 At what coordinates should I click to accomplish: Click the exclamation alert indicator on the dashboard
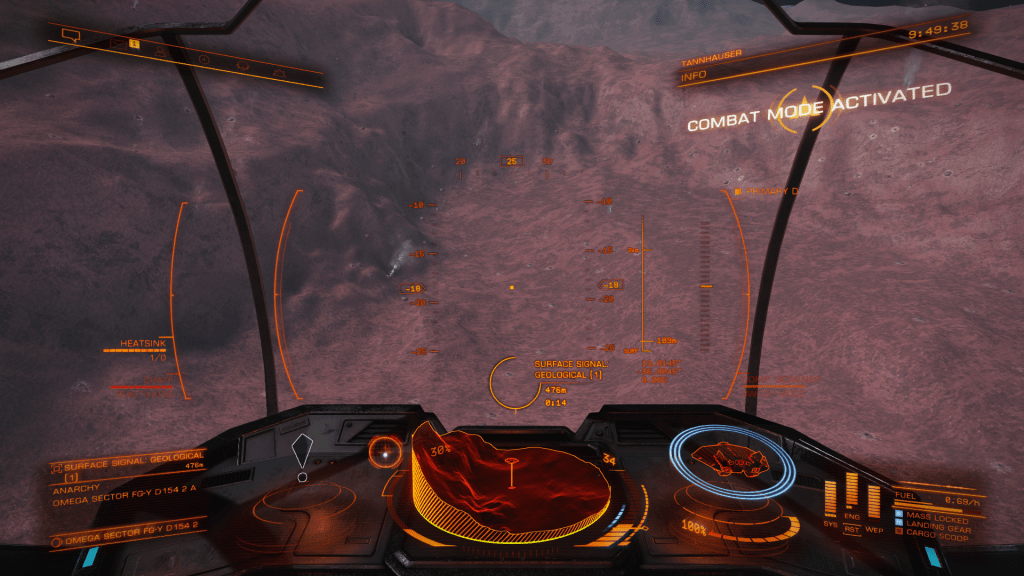(302, 458)
